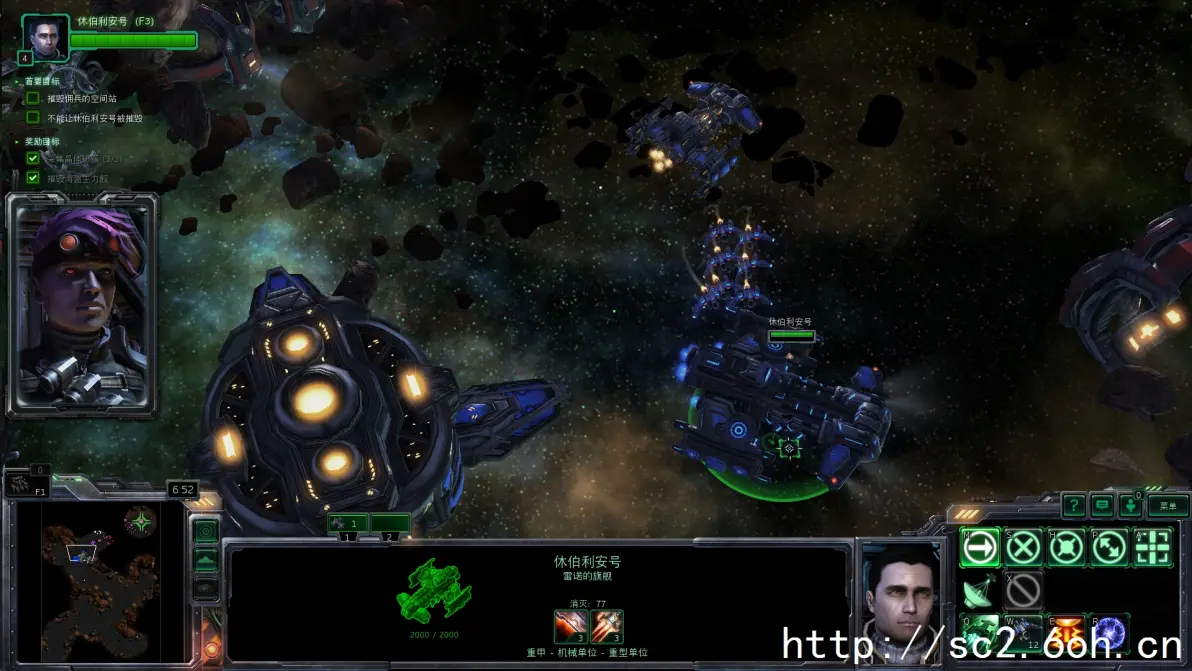Select the Attack command
The image size is (1192, 671).
click(x=1153, y=547)
